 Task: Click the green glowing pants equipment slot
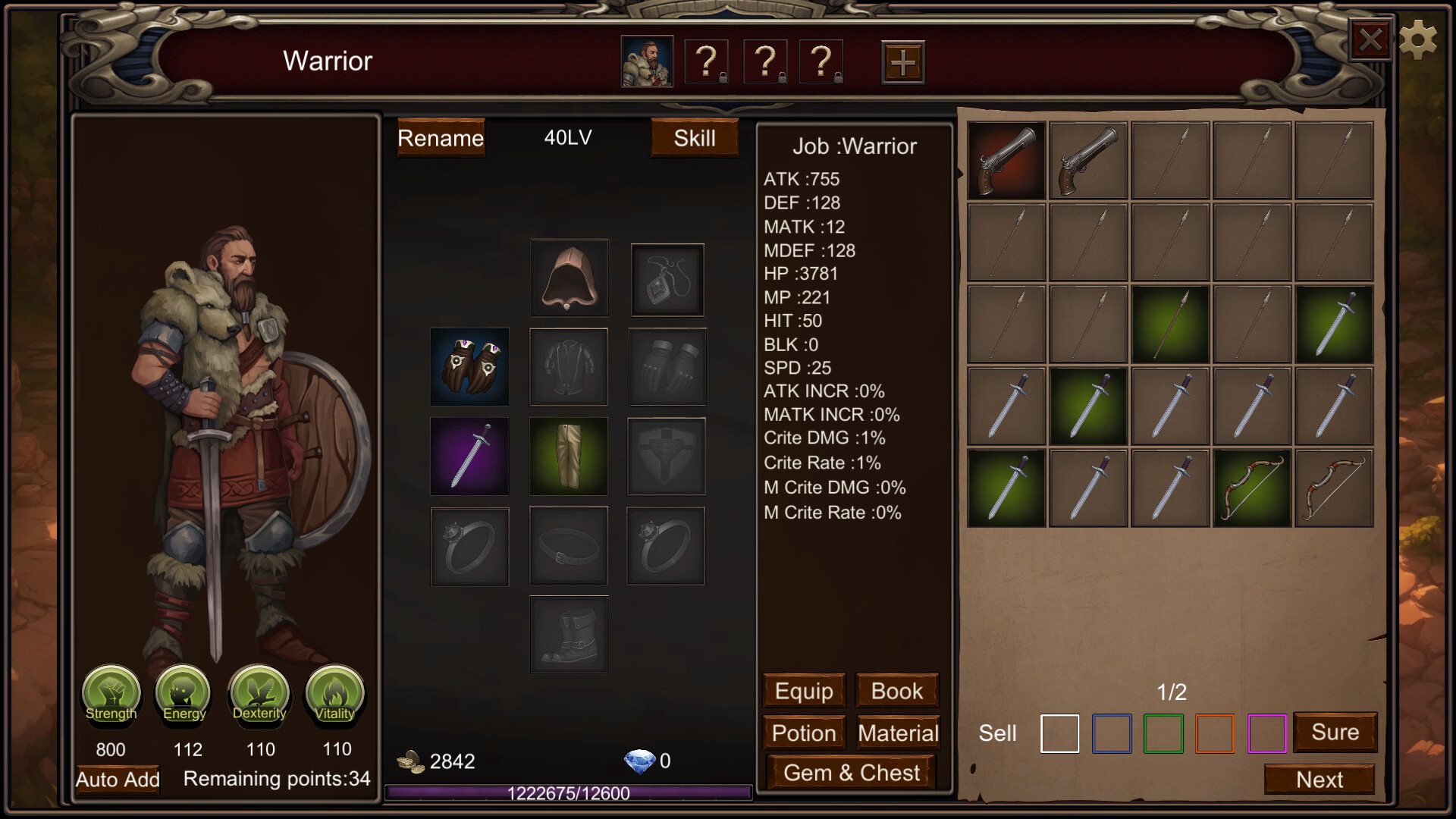(x=568, y=456)
